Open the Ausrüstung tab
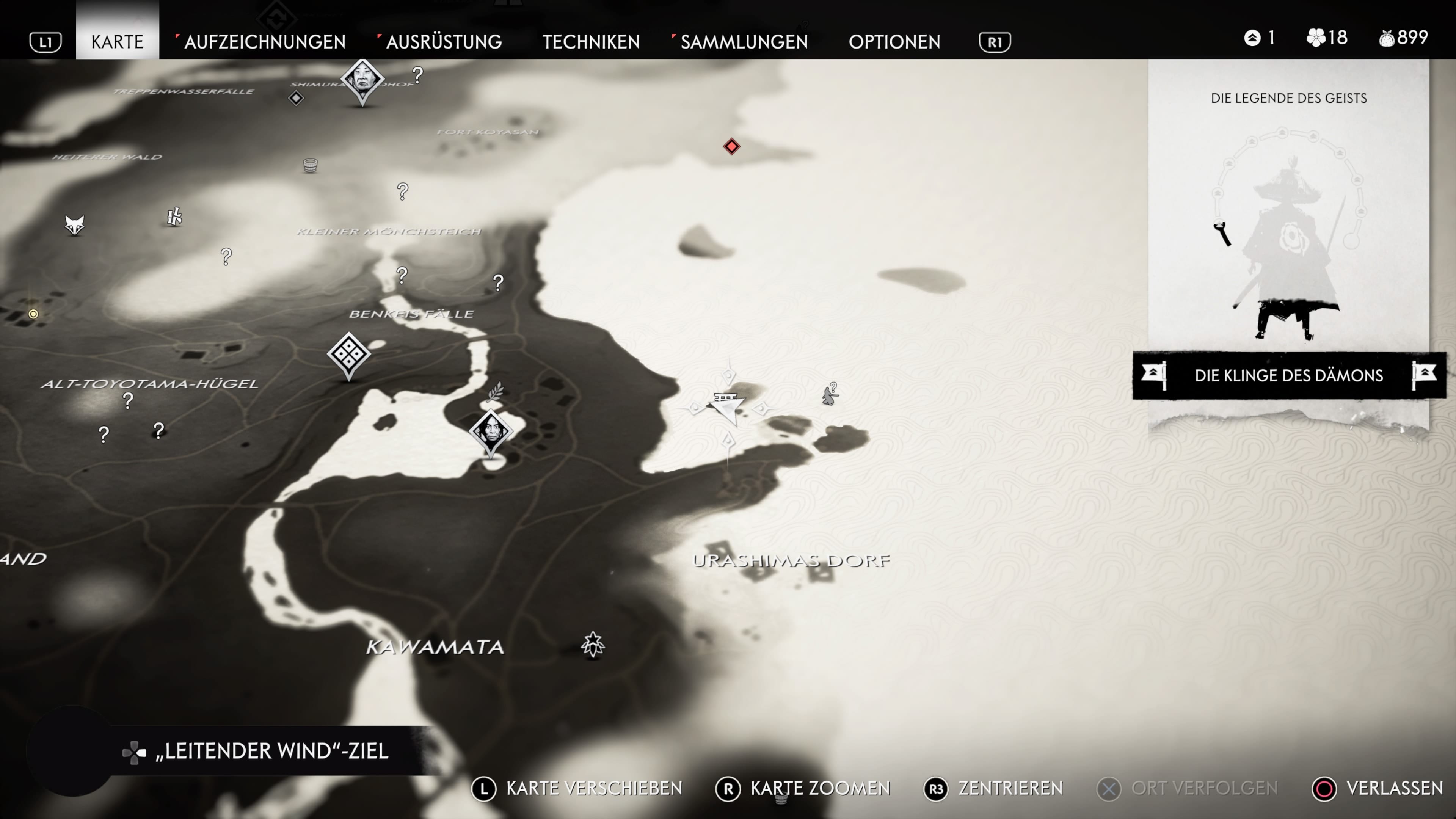The height and width of the screenshot is (819, 1456). coord(444,42)
